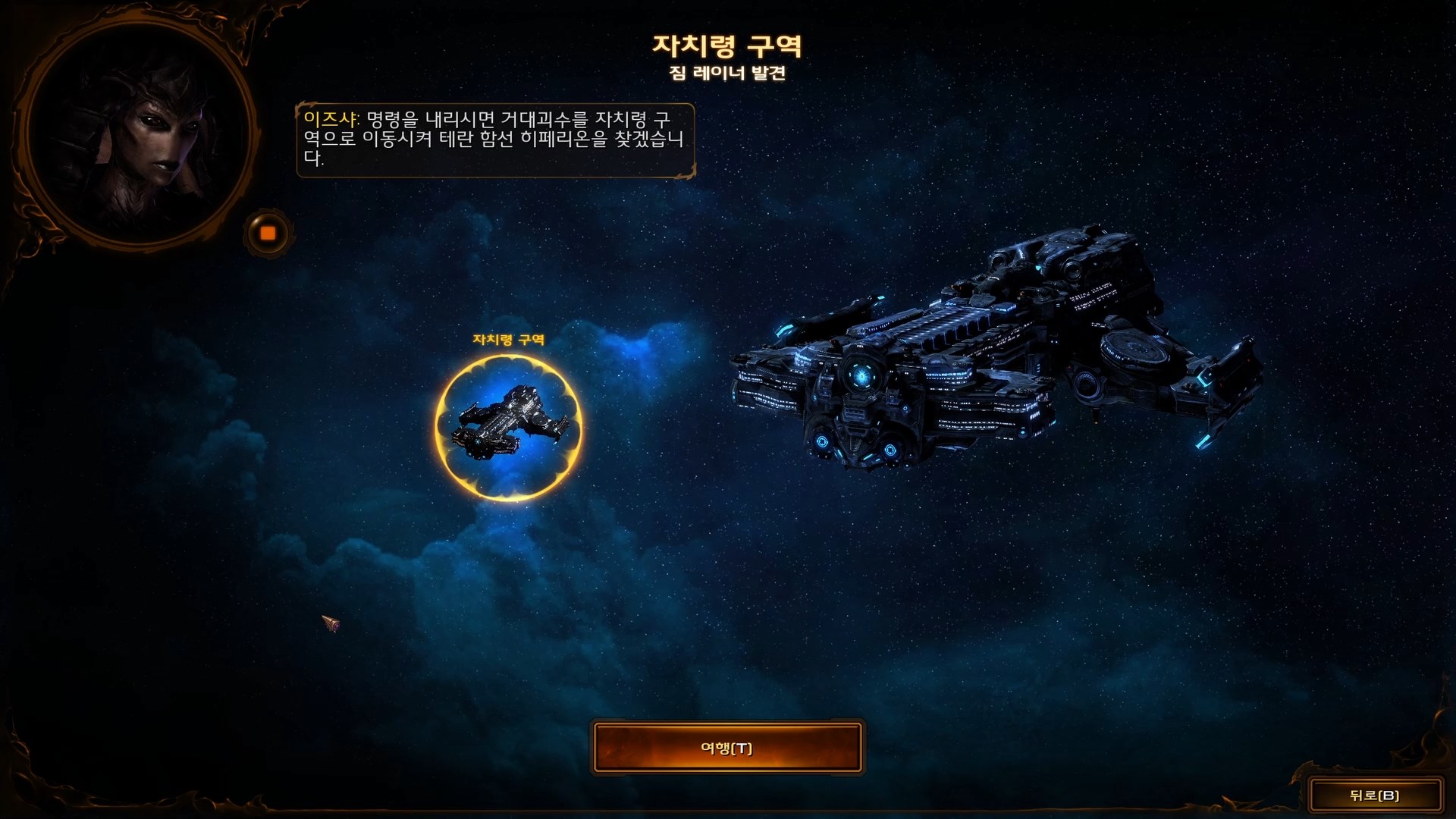Open the 짐 레이너 발견 mission info
1456x819 pixels.
click(726, 74)
